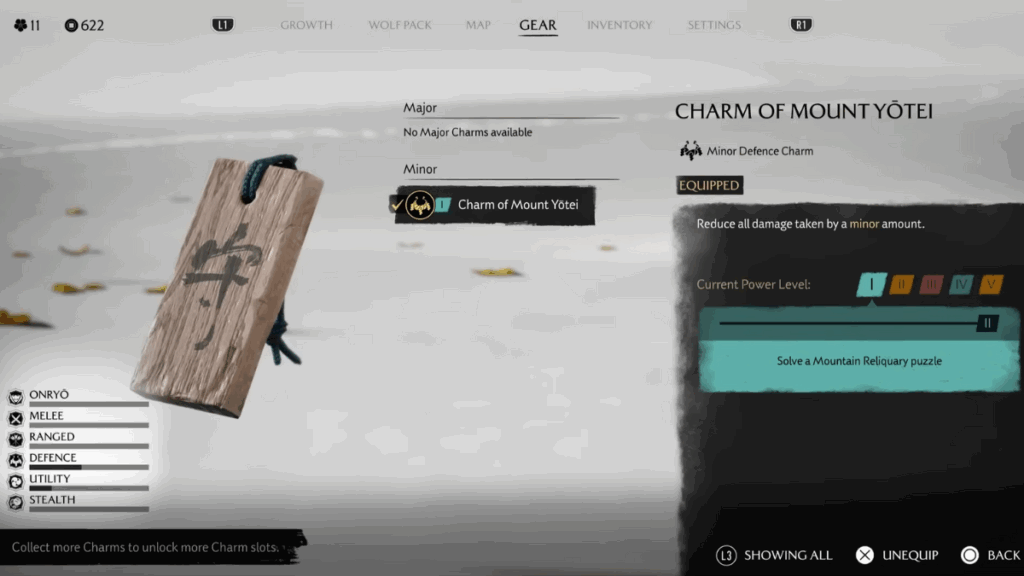Show the Onryō stat category
The height and width of the screenshot is (576, 1024).
click(50, 396)
